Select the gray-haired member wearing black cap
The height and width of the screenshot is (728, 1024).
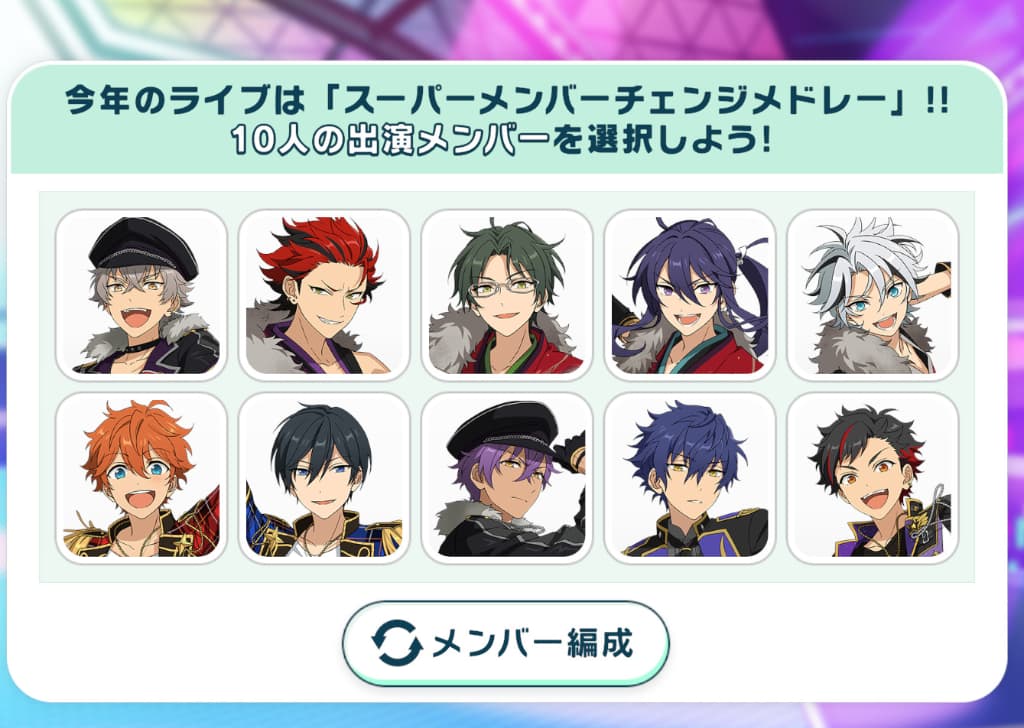click(x=141, y=295)
